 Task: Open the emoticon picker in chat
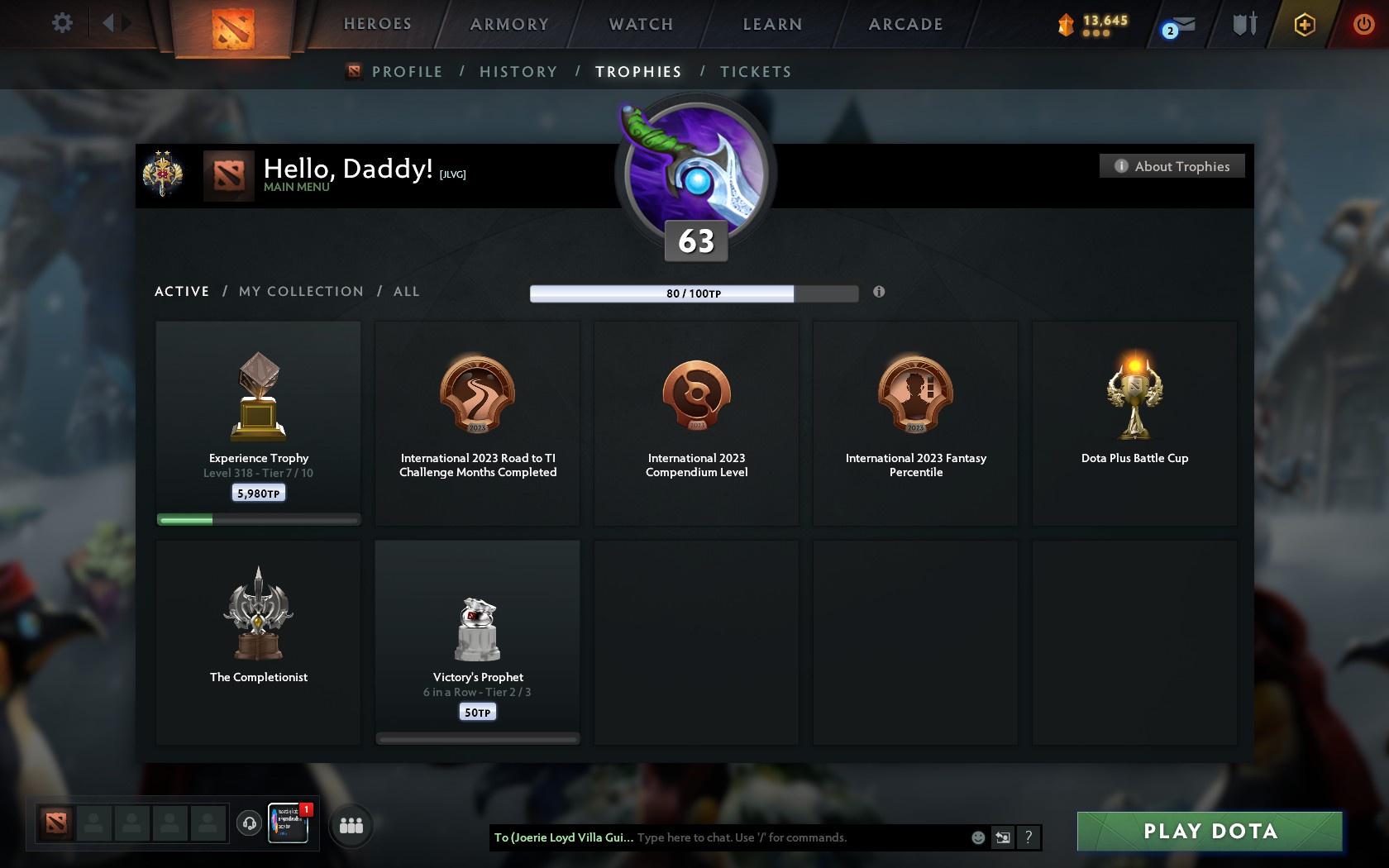pyautogui.click(x=978, y=837)
